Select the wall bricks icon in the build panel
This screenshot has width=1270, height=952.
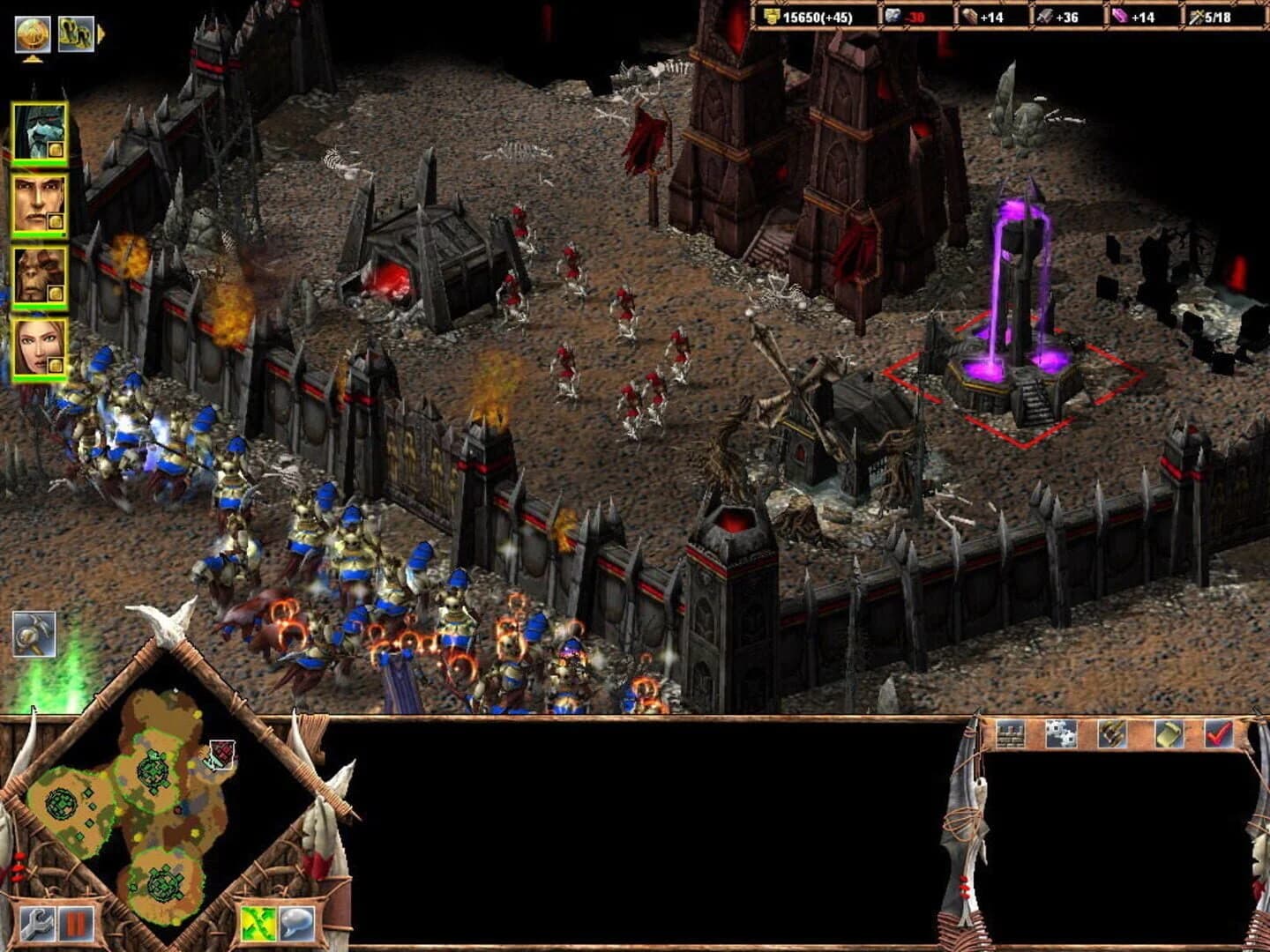1012,737
